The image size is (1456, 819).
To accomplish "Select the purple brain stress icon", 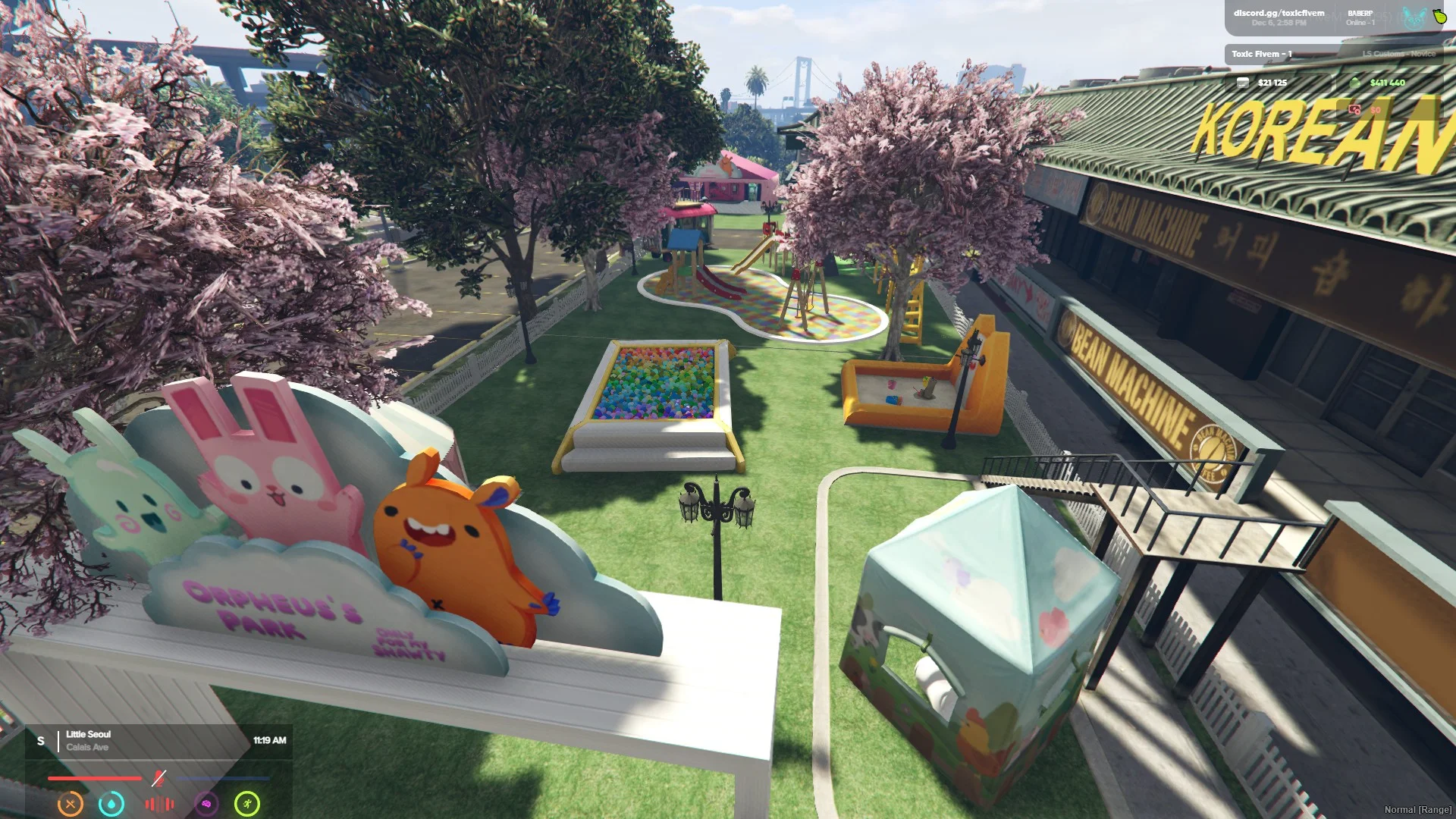I will [x=206, y=804].
